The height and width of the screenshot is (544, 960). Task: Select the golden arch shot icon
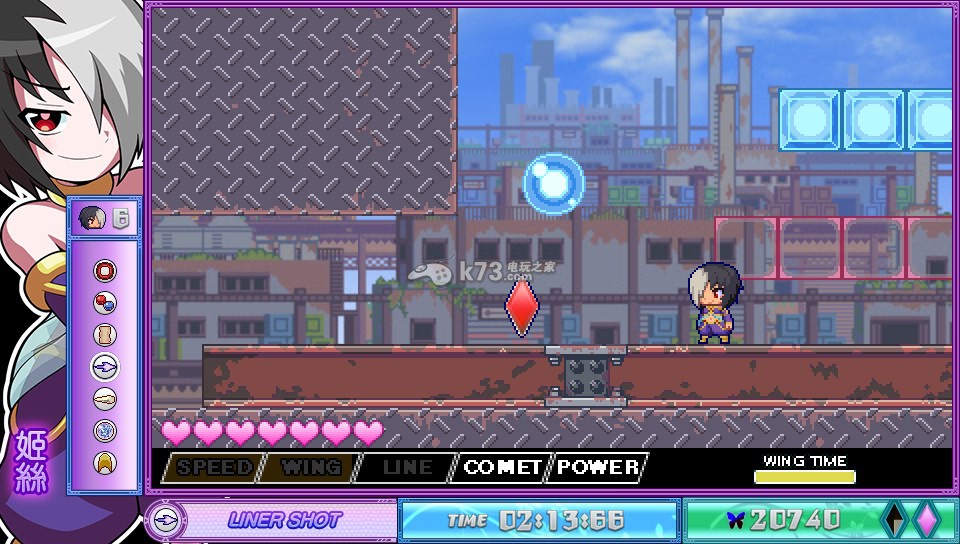coord(105,462)
